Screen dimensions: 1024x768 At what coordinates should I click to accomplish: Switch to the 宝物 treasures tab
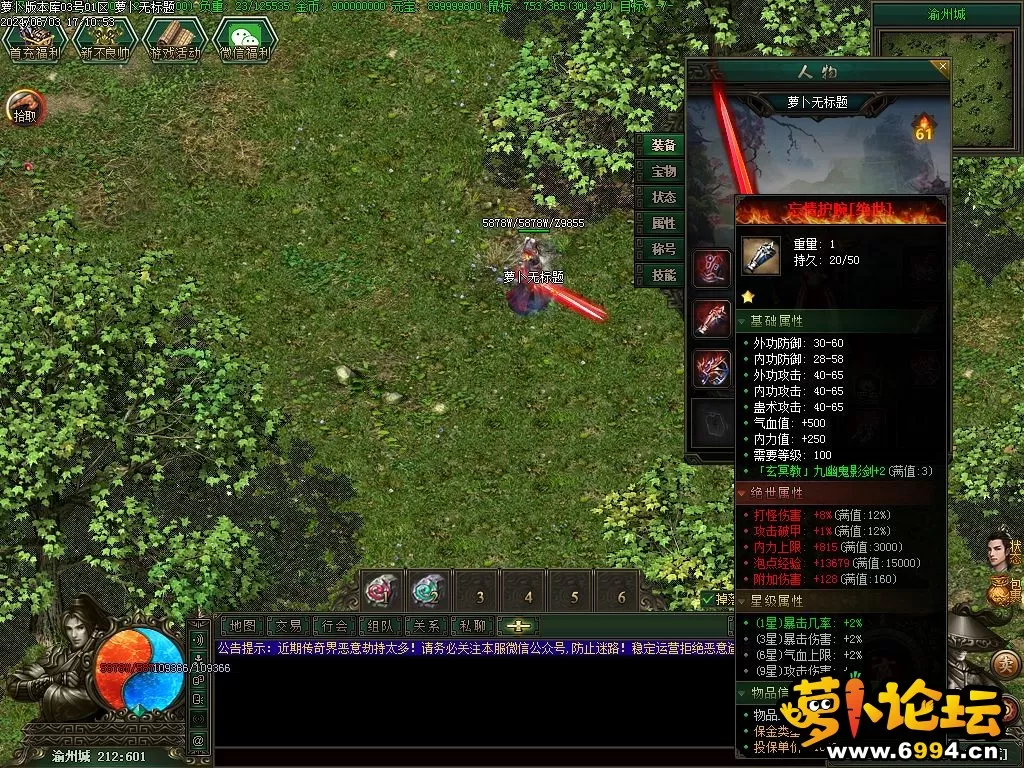[x=663, y=172]
